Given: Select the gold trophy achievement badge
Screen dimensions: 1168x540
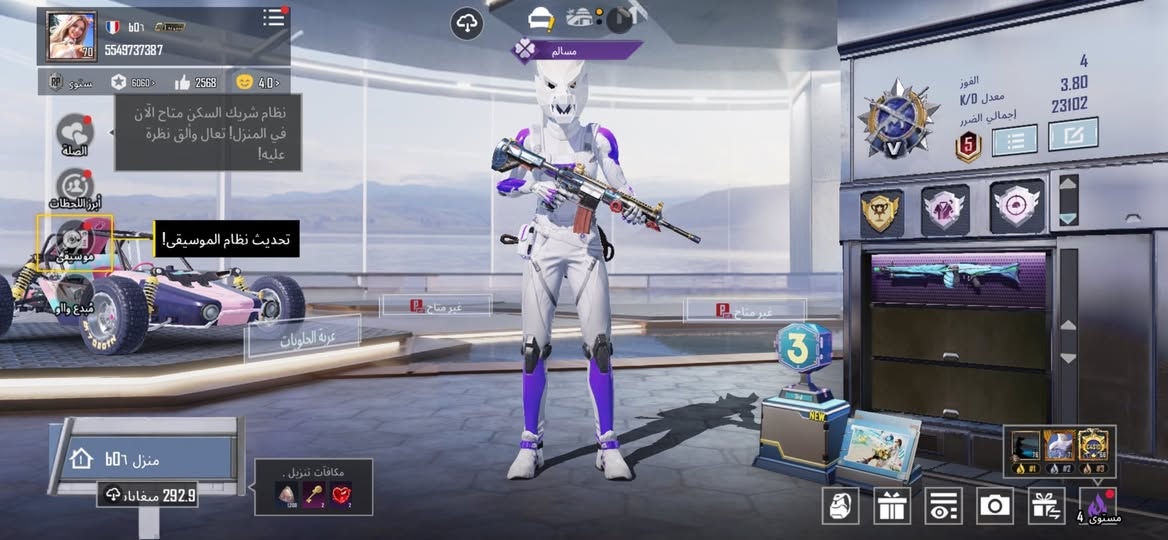Looking at the screenshot, I should [881, 211].
